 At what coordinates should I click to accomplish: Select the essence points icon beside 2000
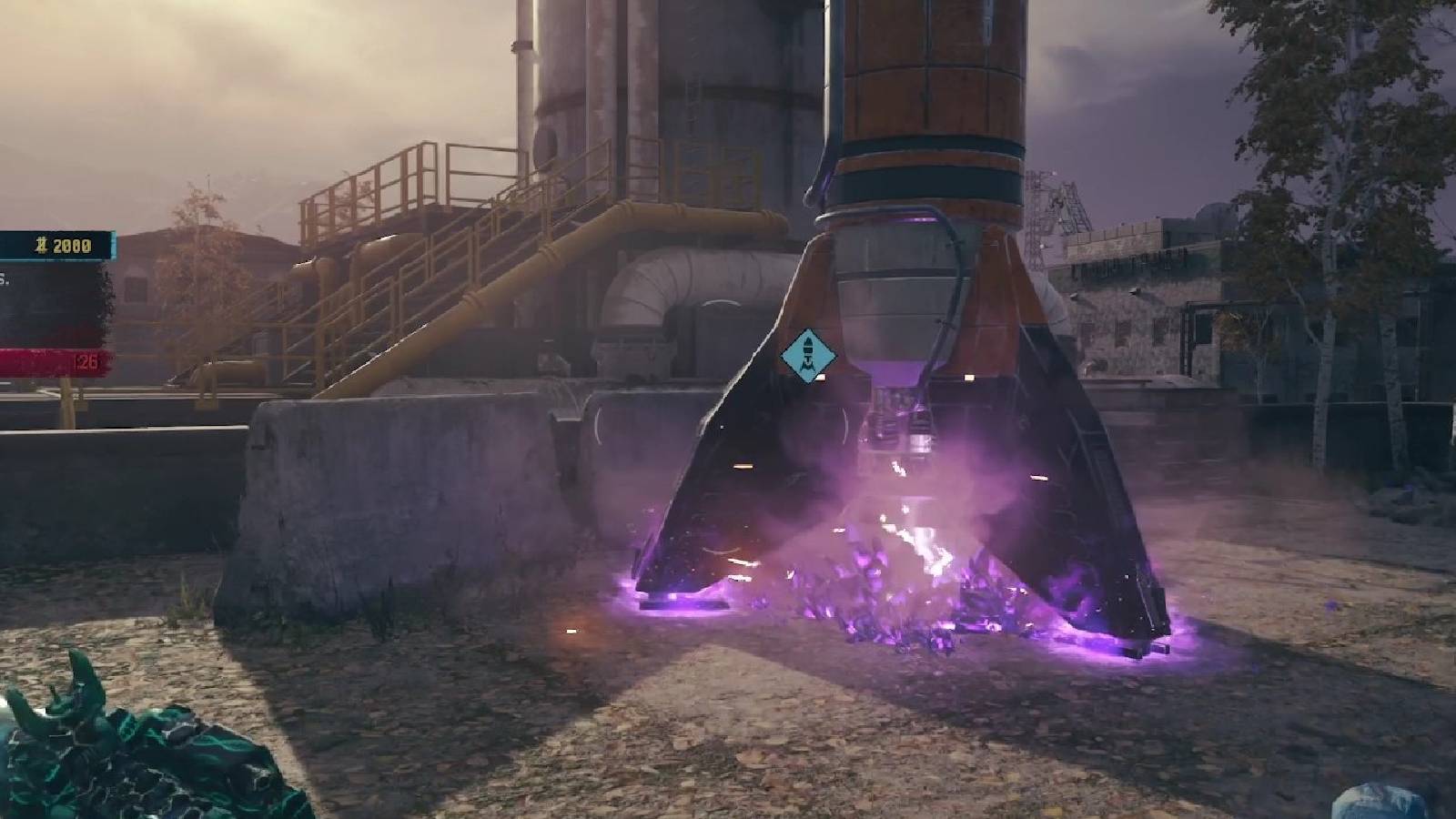coord(41,245)
